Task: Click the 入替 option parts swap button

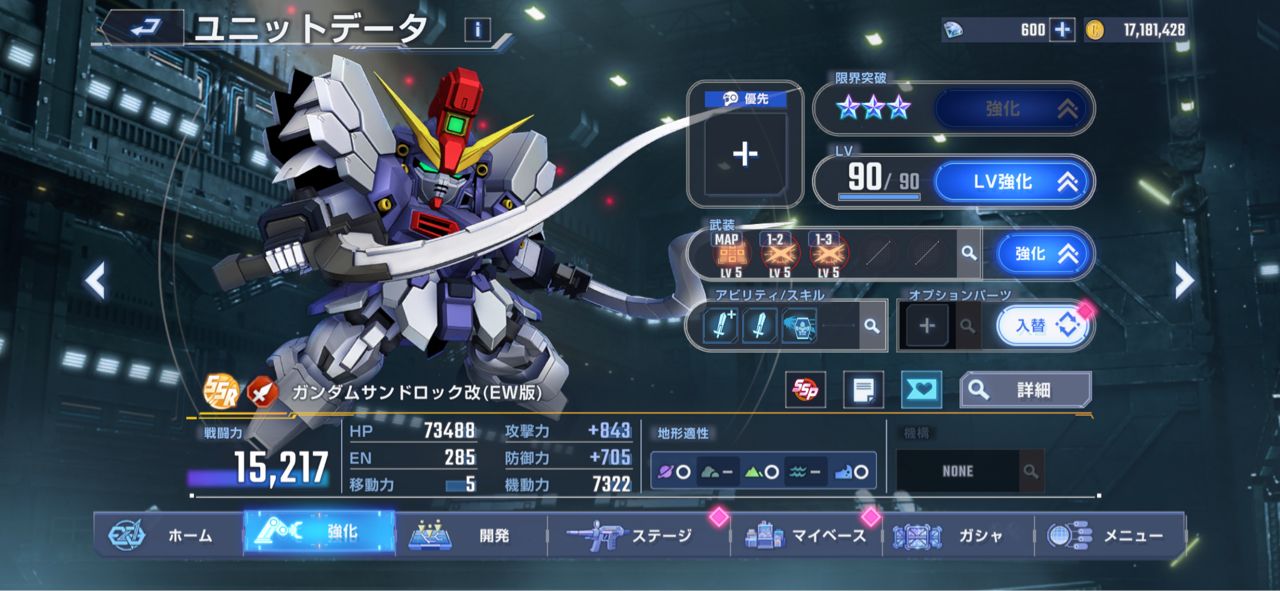Action: point(1043,325)
